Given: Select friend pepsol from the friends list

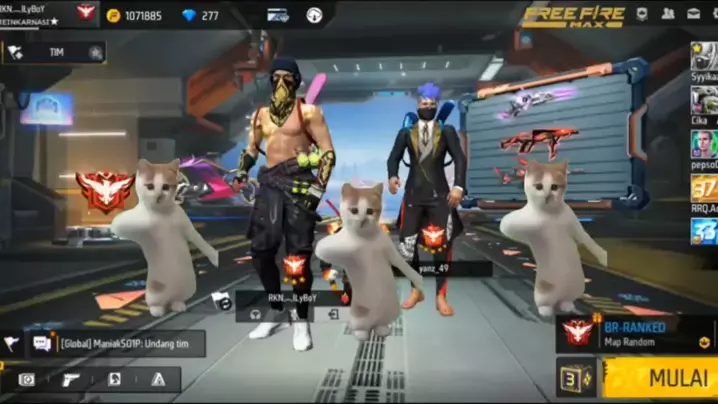Looking at the screenshot, I should tap(703, 144).
